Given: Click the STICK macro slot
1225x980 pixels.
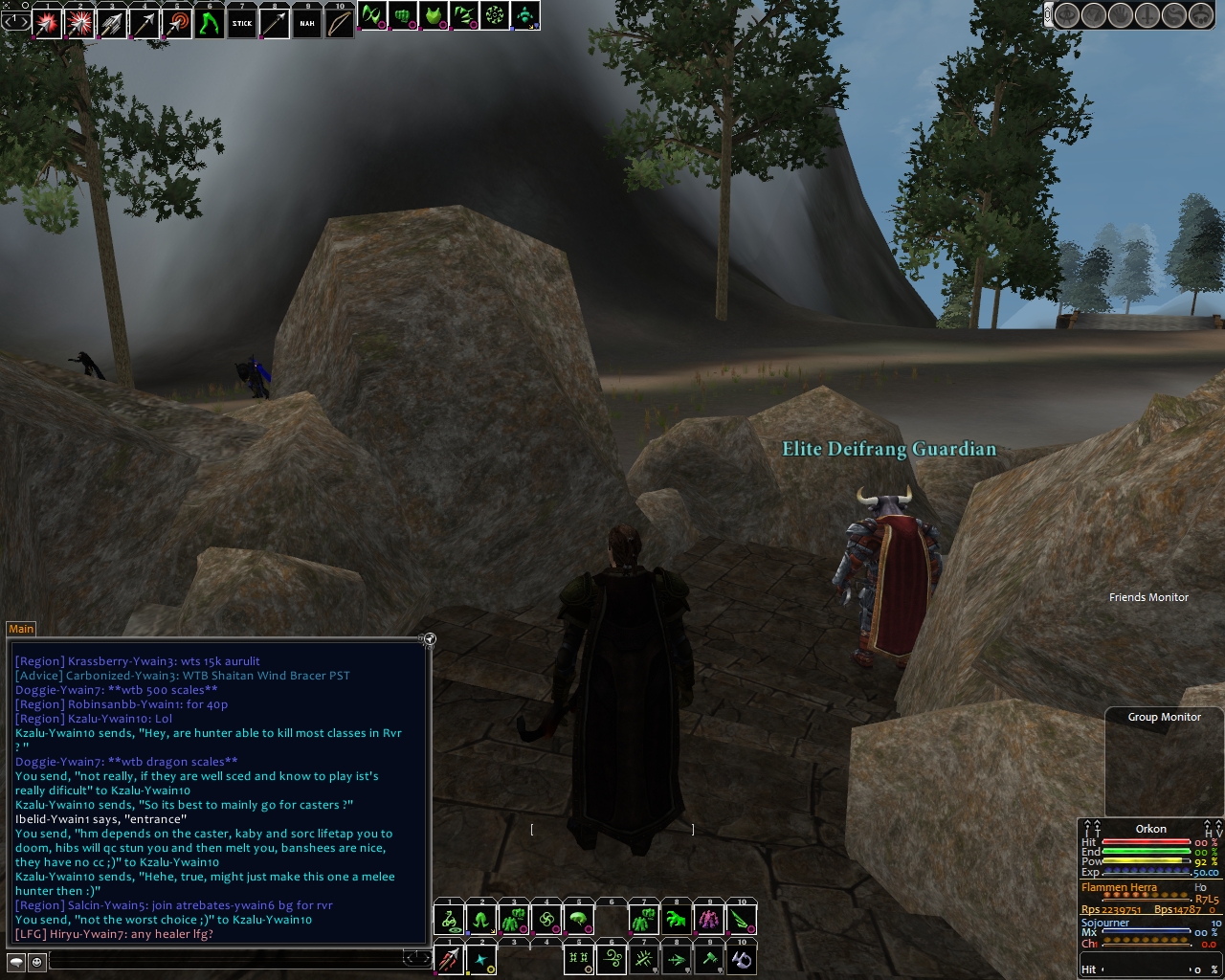Looking at the screenshot, I should coord(242,22).
